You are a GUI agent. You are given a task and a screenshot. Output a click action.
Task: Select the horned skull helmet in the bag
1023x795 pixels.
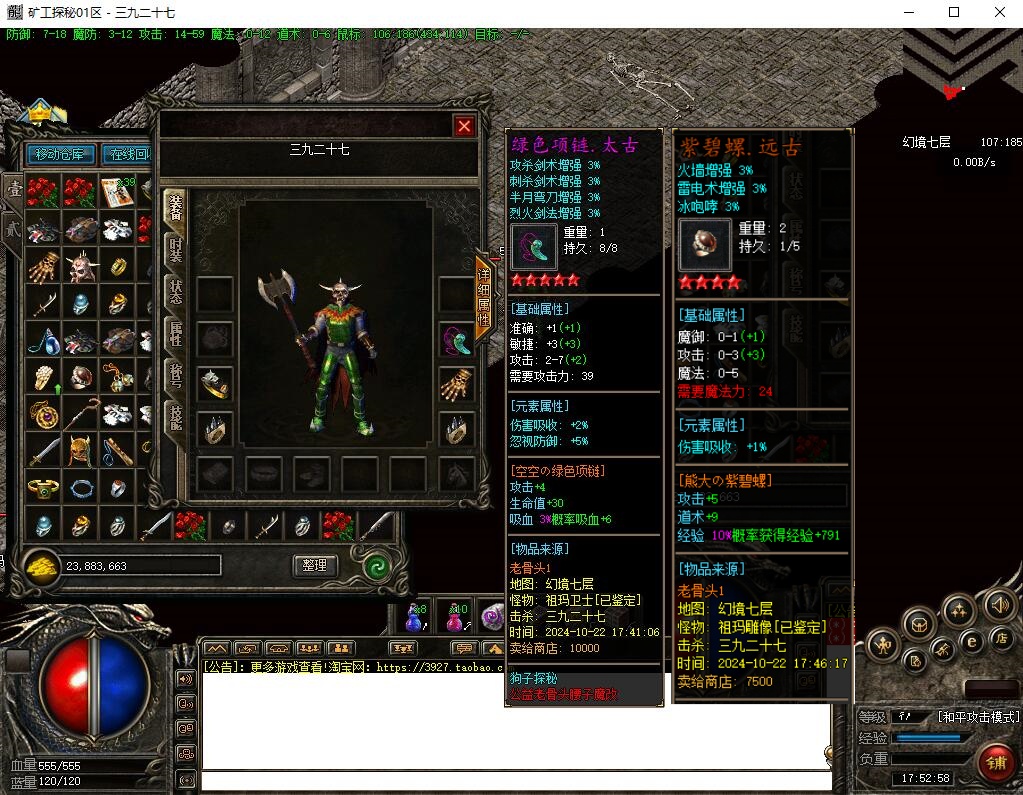[80, 266]
